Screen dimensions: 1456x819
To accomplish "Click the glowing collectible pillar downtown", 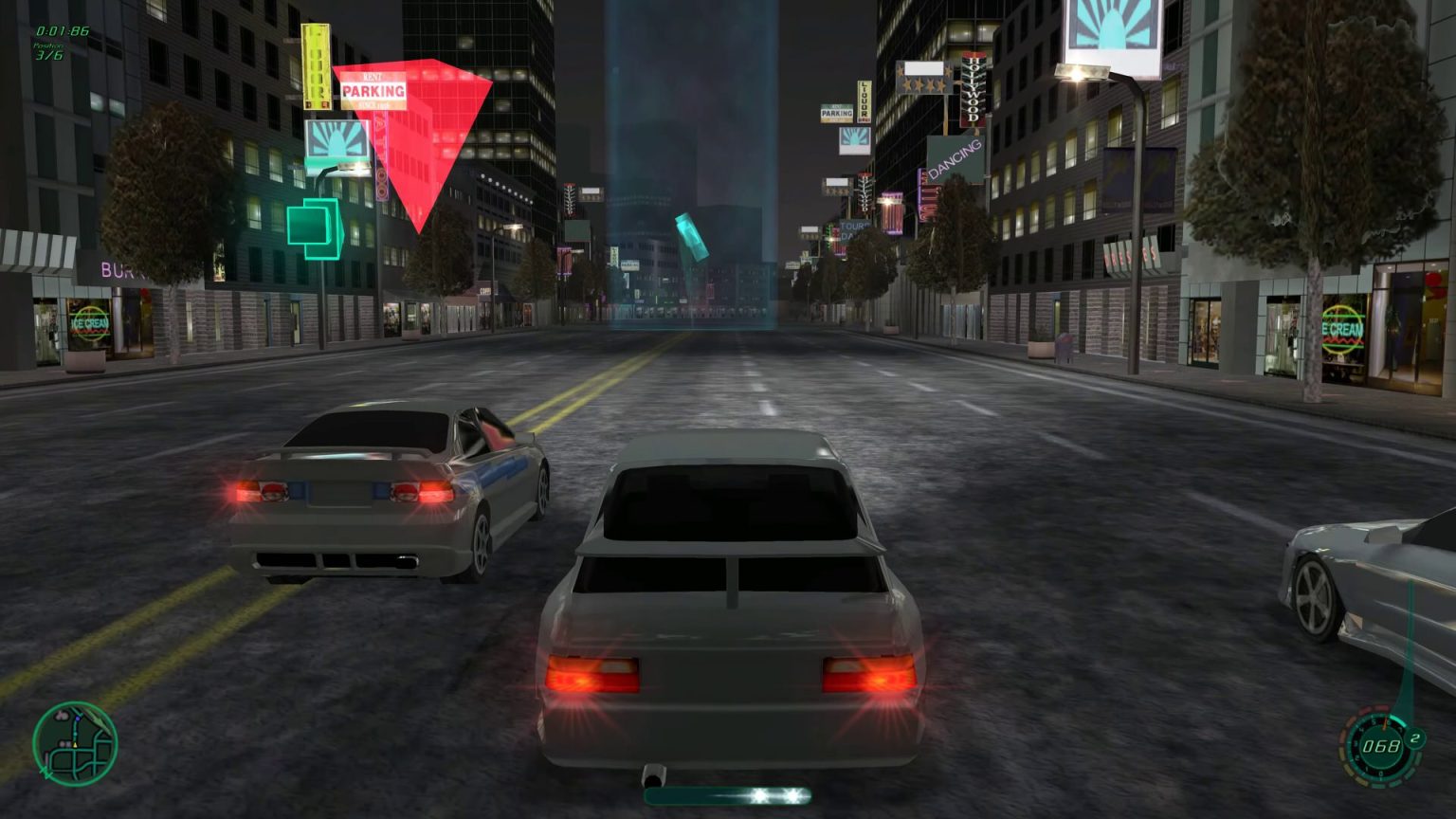I will (691, 236).
